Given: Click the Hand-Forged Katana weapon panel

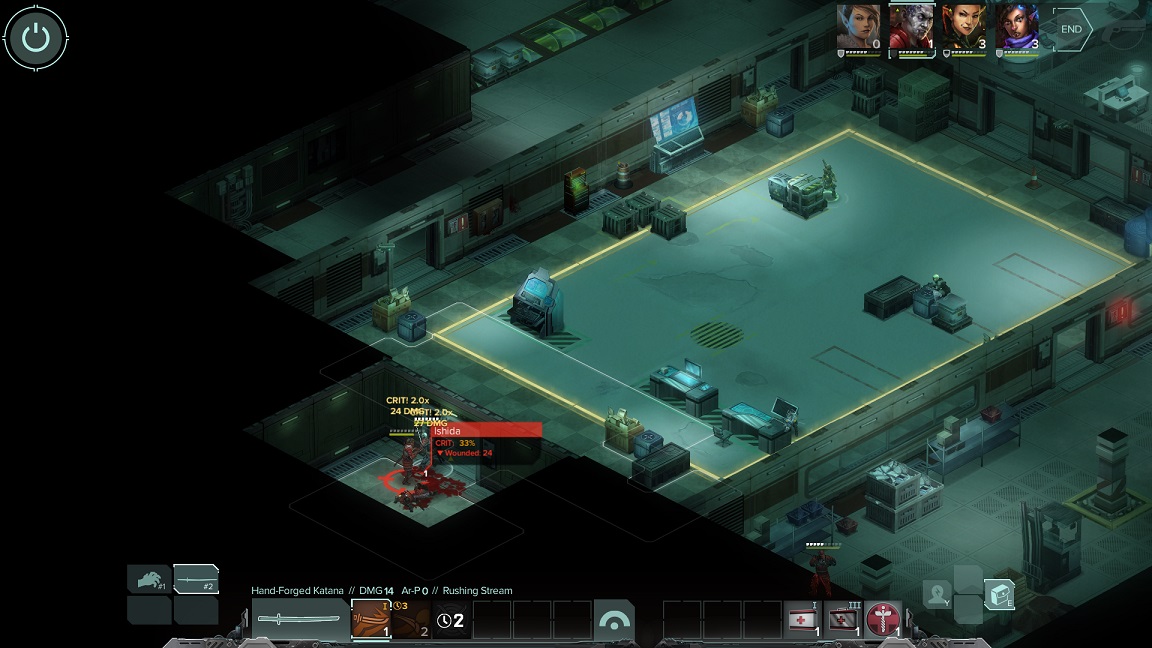Looking at the screenshot, I should 299,619.
